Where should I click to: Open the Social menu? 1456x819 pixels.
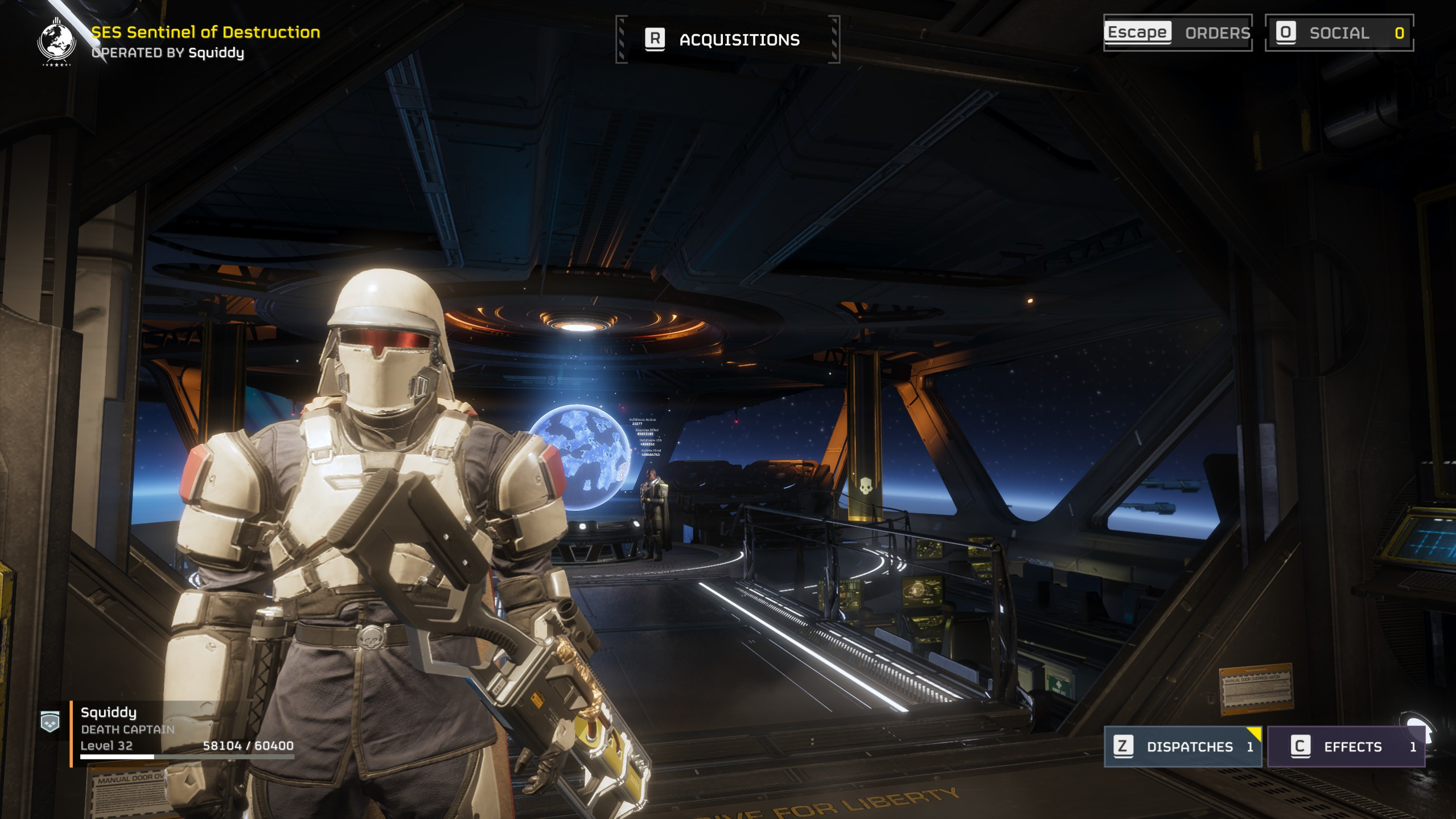pos(1338,33)
